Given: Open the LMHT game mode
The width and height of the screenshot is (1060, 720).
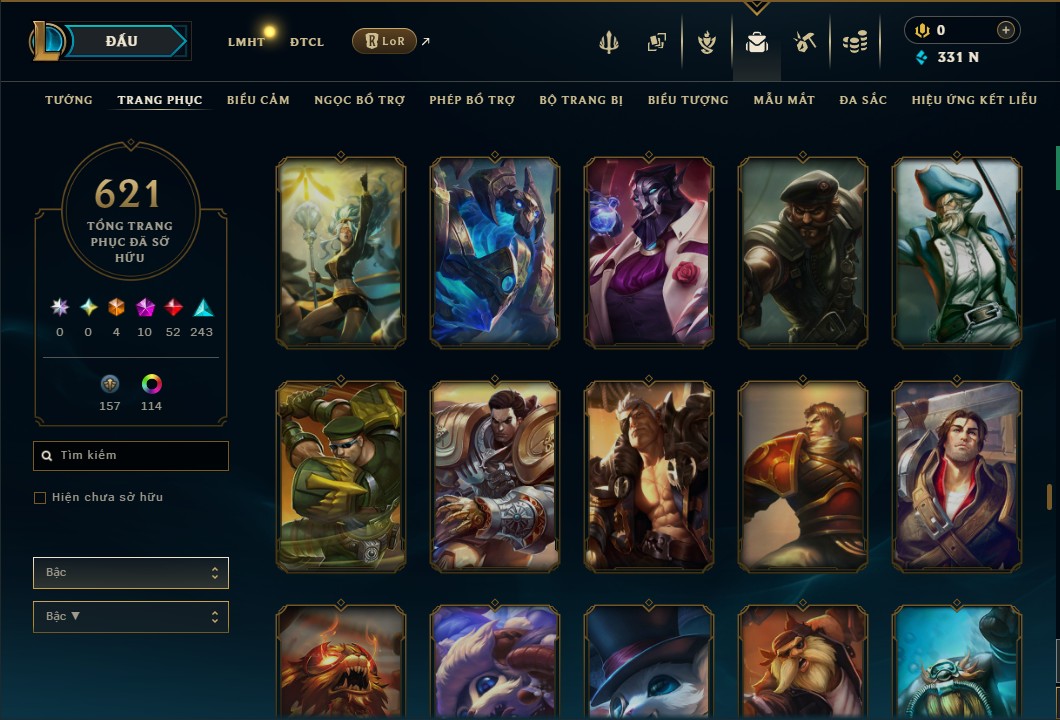Looking at the screenshot, I should pos(246,42).
